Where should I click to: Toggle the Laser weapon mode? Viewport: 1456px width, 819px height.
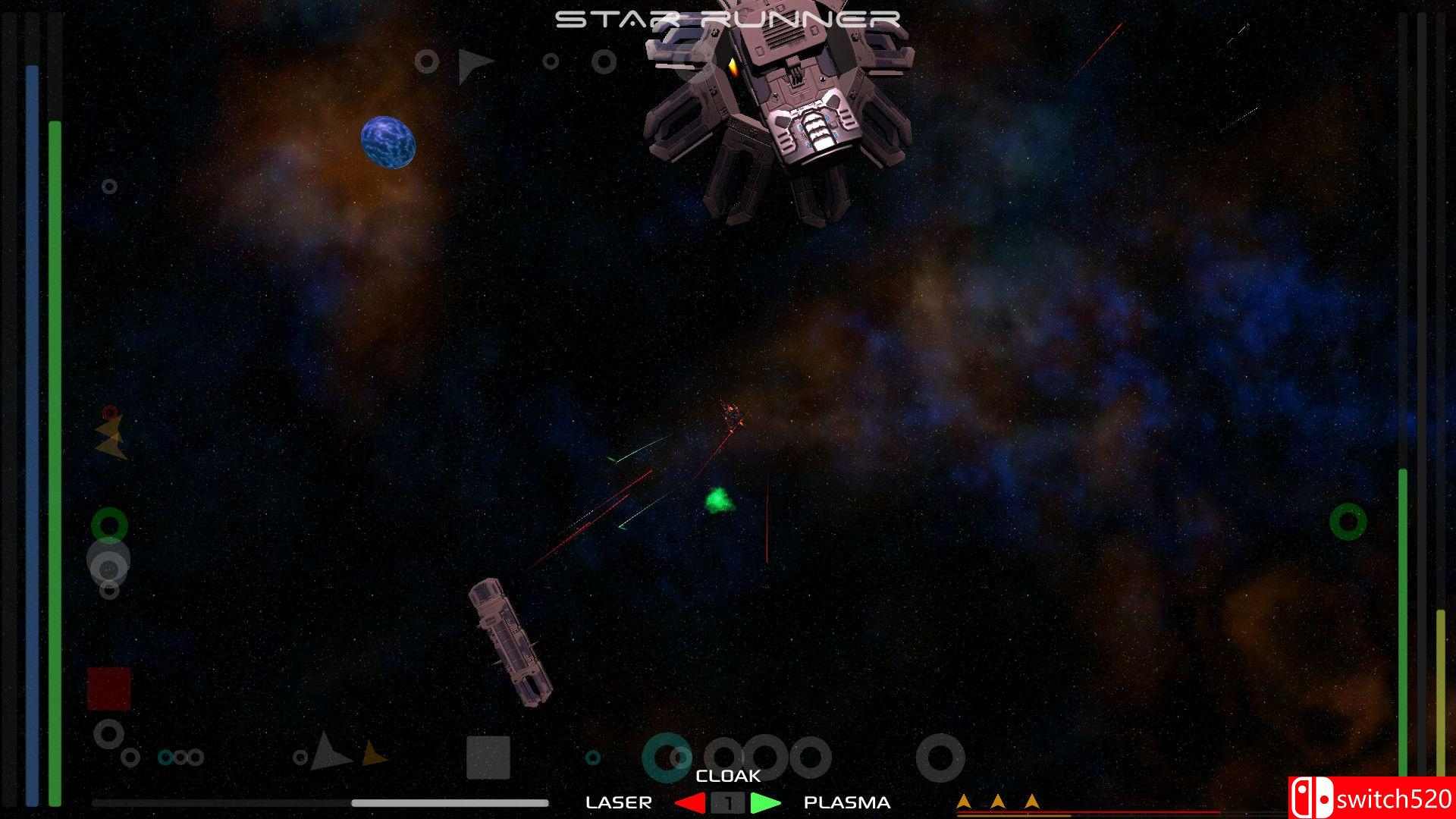click(620, 802)
